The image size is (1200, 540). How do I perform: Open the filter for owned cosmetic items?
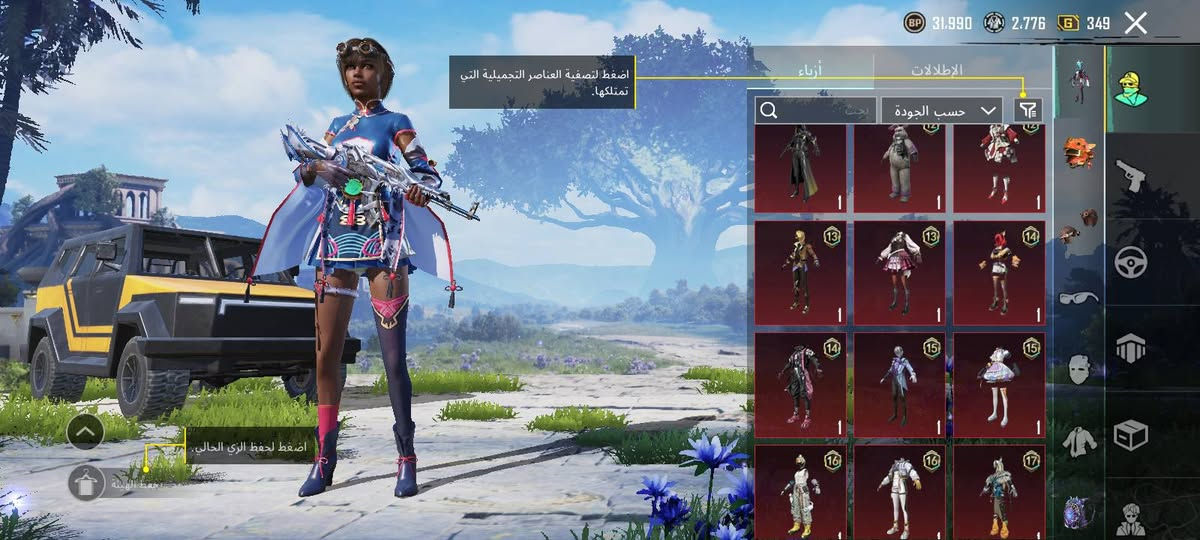[x=1027, y=110]
